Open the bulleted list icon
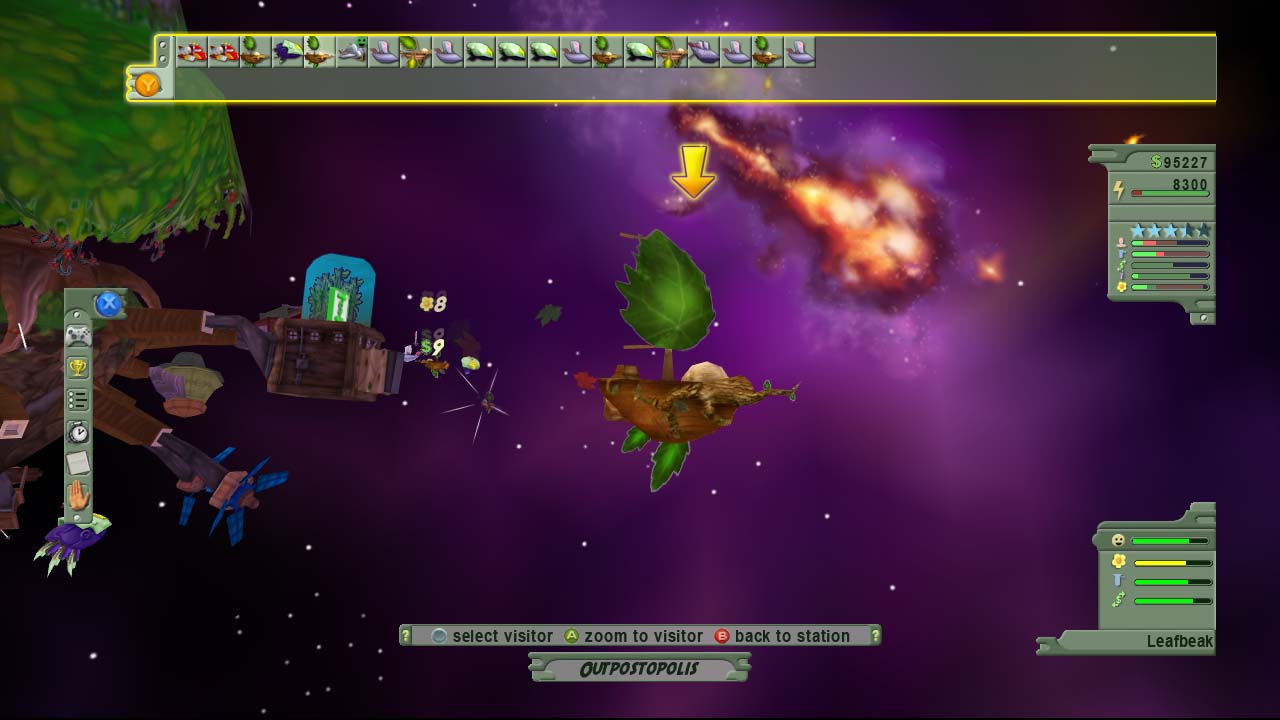This screenshot has width=1280, height=720. (78, 400)
